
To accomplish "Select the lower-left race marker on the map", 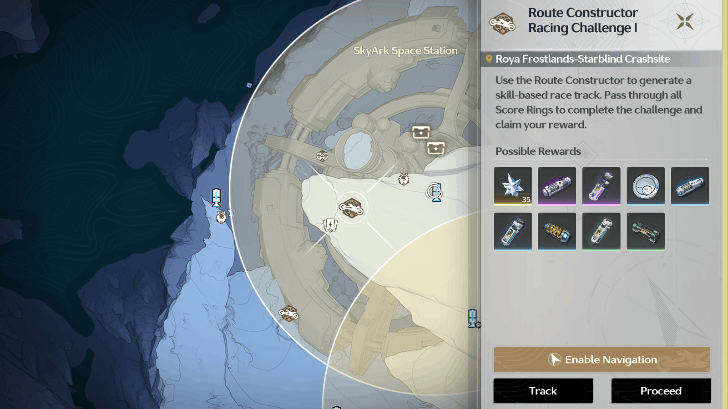I will pyautogui.click(x=290, y=313).
